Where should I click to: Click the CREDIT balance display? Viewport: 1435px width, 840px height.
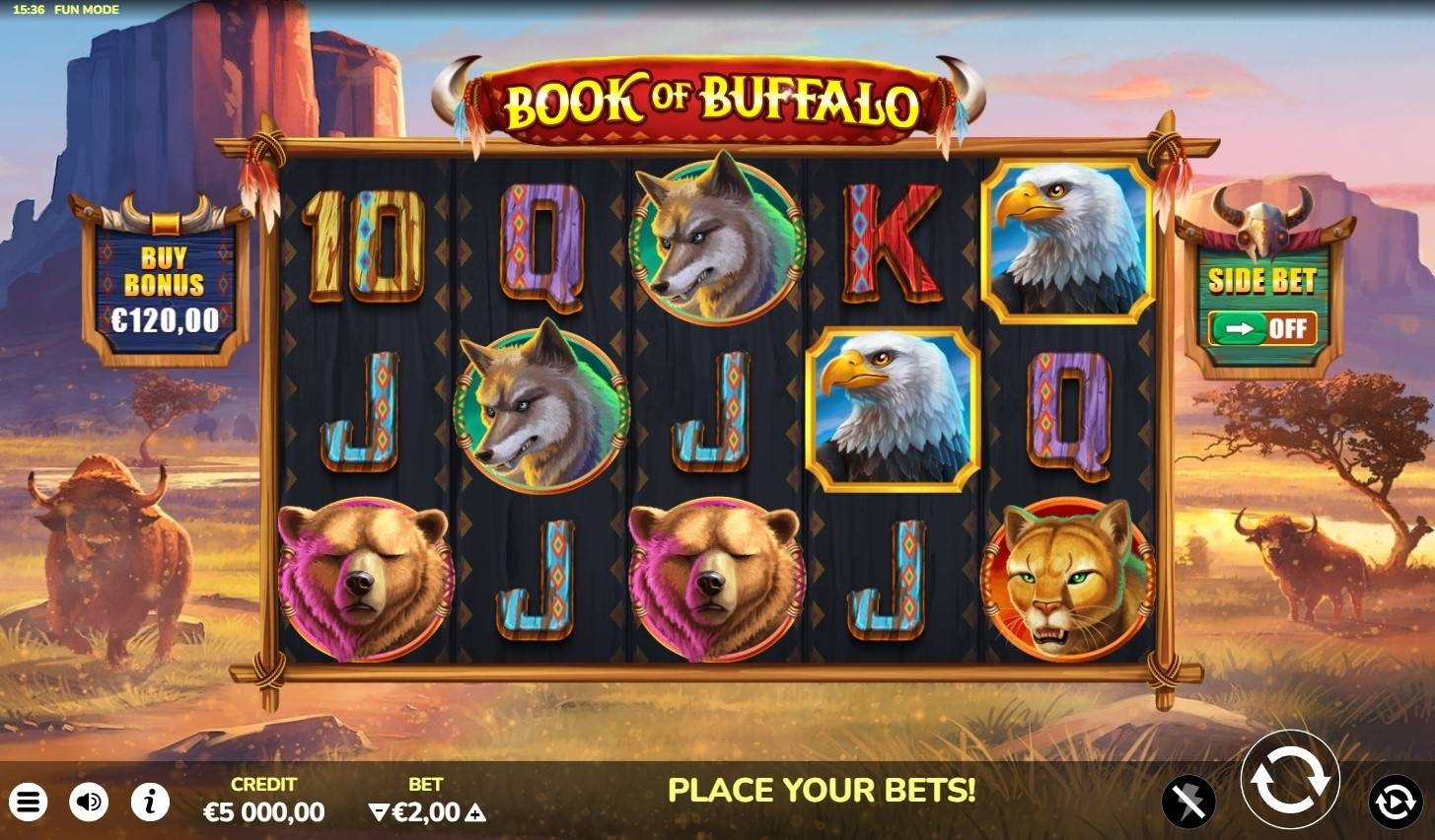(x=262, y=802)
